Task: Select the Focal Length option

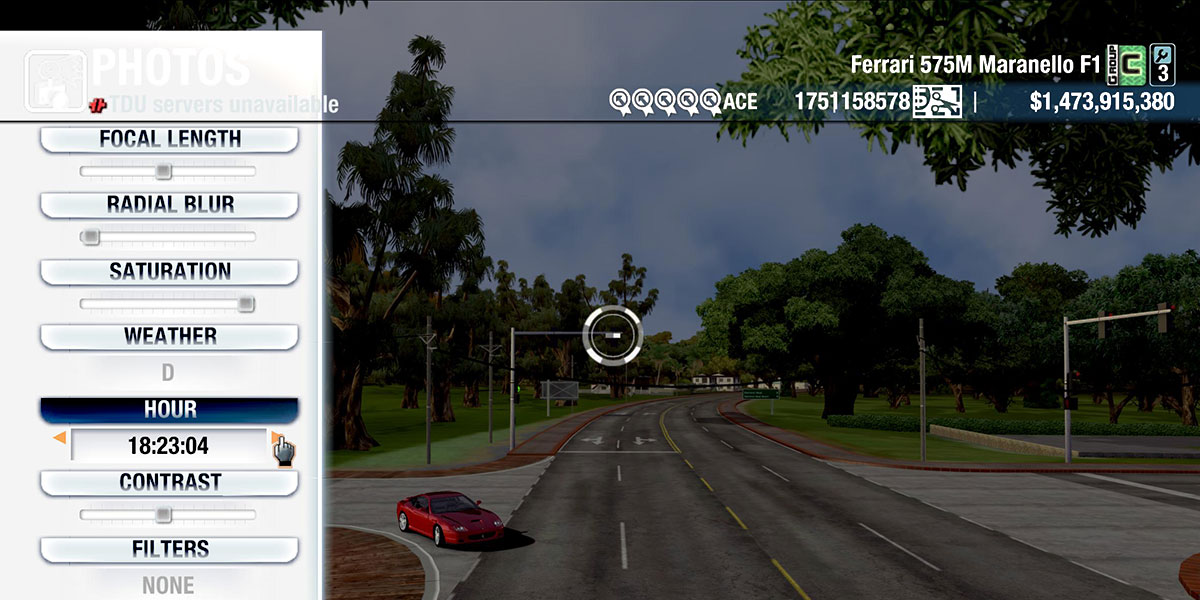Action: click(169, 139)
